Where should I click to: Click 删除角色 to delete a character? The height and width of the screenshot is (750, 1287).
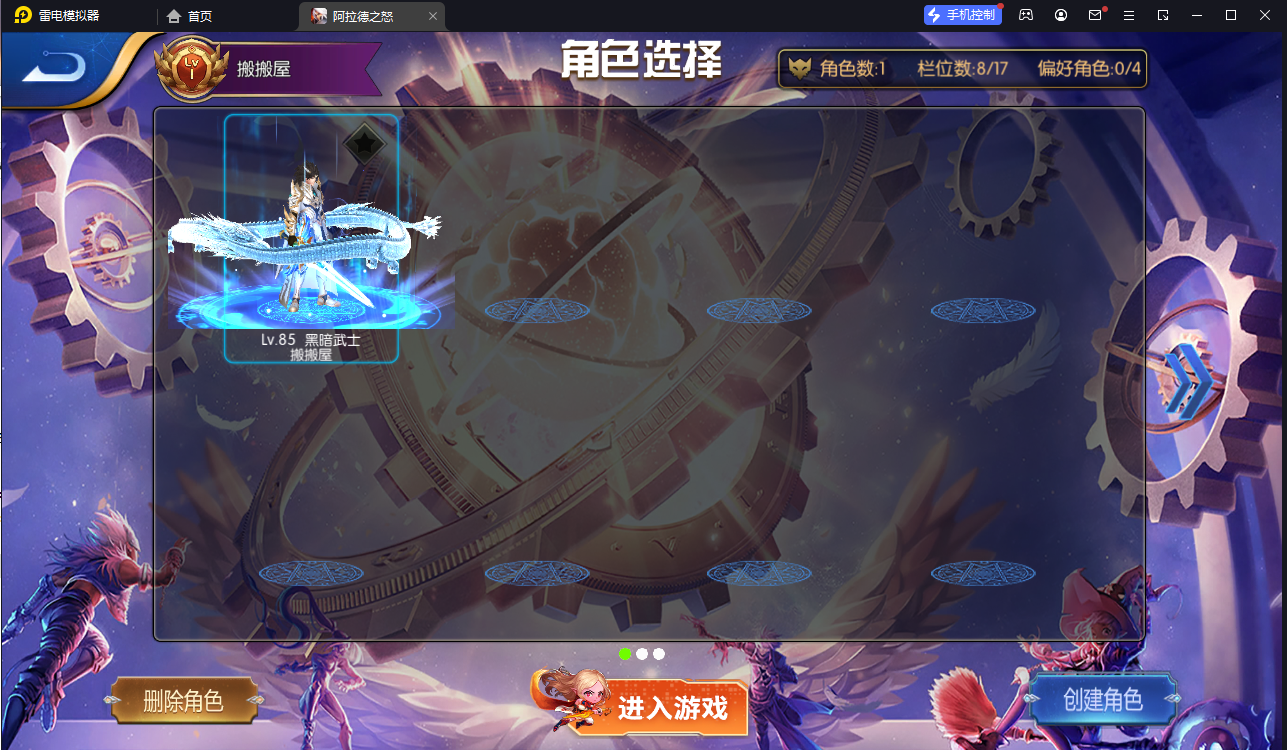pos(185,700)
